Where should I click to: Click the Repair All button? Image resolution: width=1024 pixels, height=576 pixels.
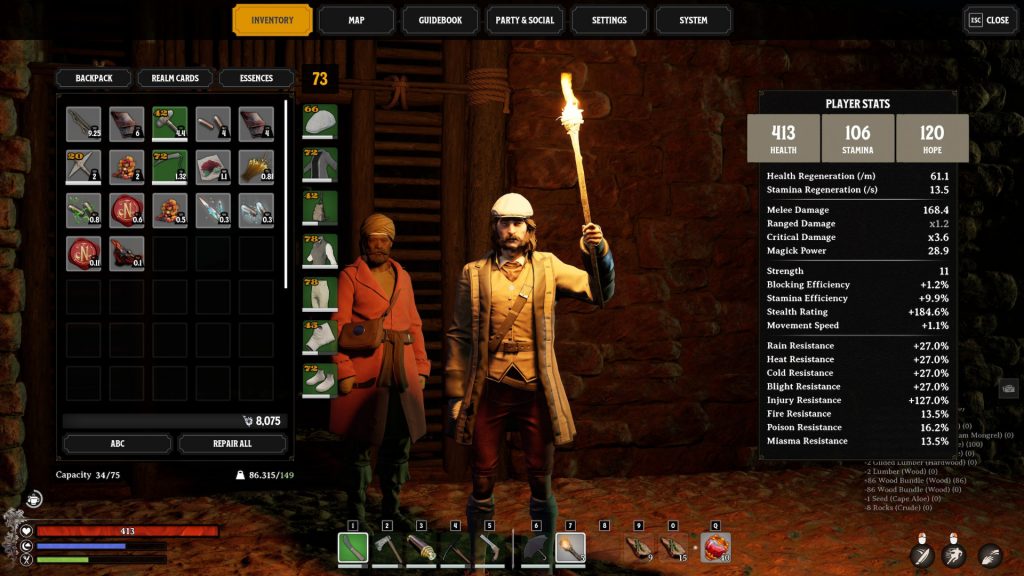click(232, 444)
